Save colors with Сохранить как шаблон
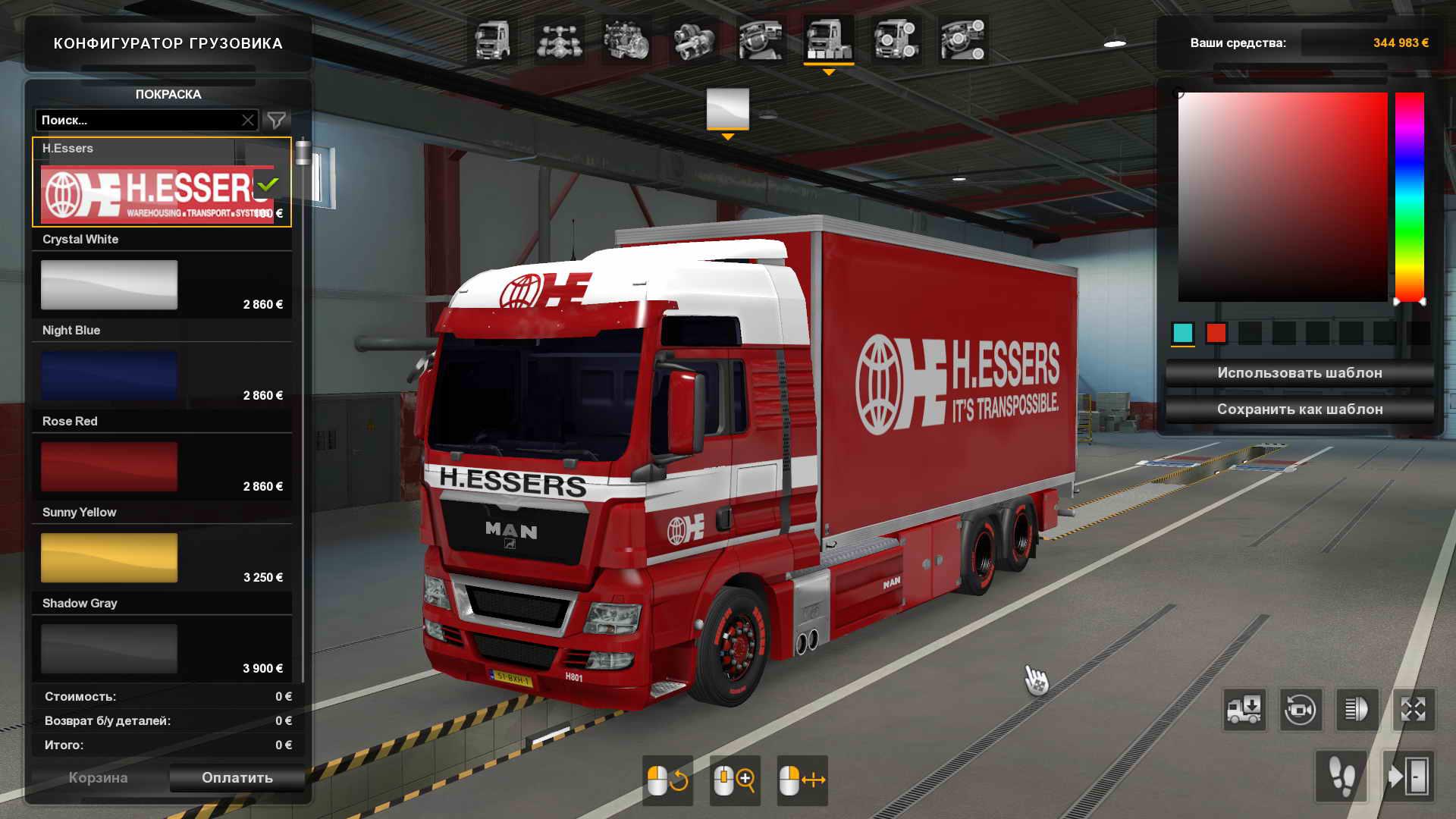This screenshot has width=1456, height=819. pos(1299,409)
